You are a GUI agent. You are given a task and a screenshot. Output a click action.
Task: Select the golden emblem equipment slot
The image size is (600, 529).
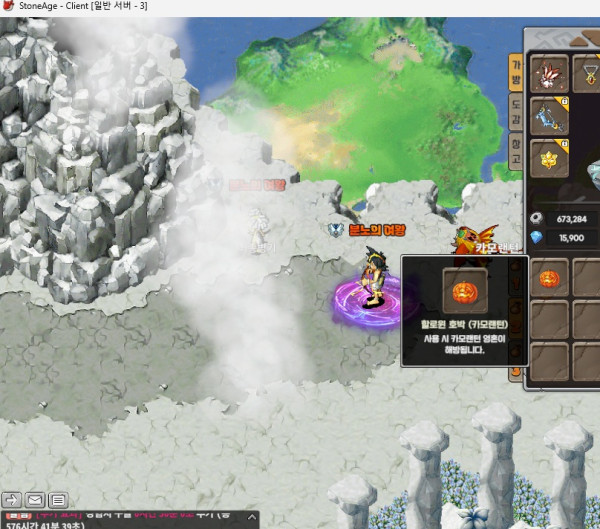(549, 159)
